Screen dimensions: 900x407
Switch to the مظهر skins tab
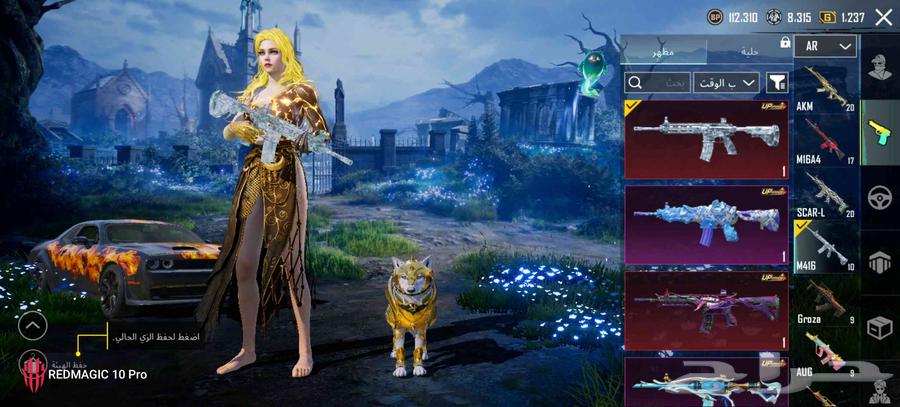click(x=663, y=50)
